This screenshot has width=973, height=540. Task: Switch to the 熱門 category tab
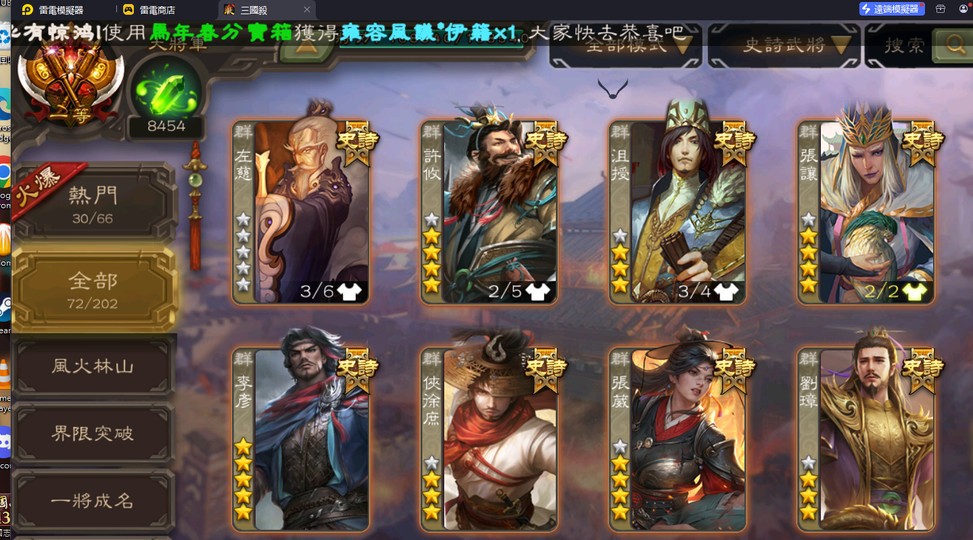93,203
